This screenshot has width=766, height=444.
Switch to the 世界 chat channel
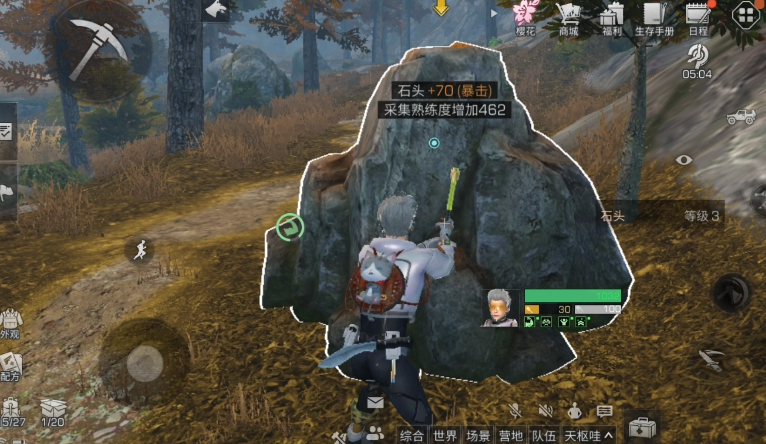pyautogui.click(x=445, y=435)
